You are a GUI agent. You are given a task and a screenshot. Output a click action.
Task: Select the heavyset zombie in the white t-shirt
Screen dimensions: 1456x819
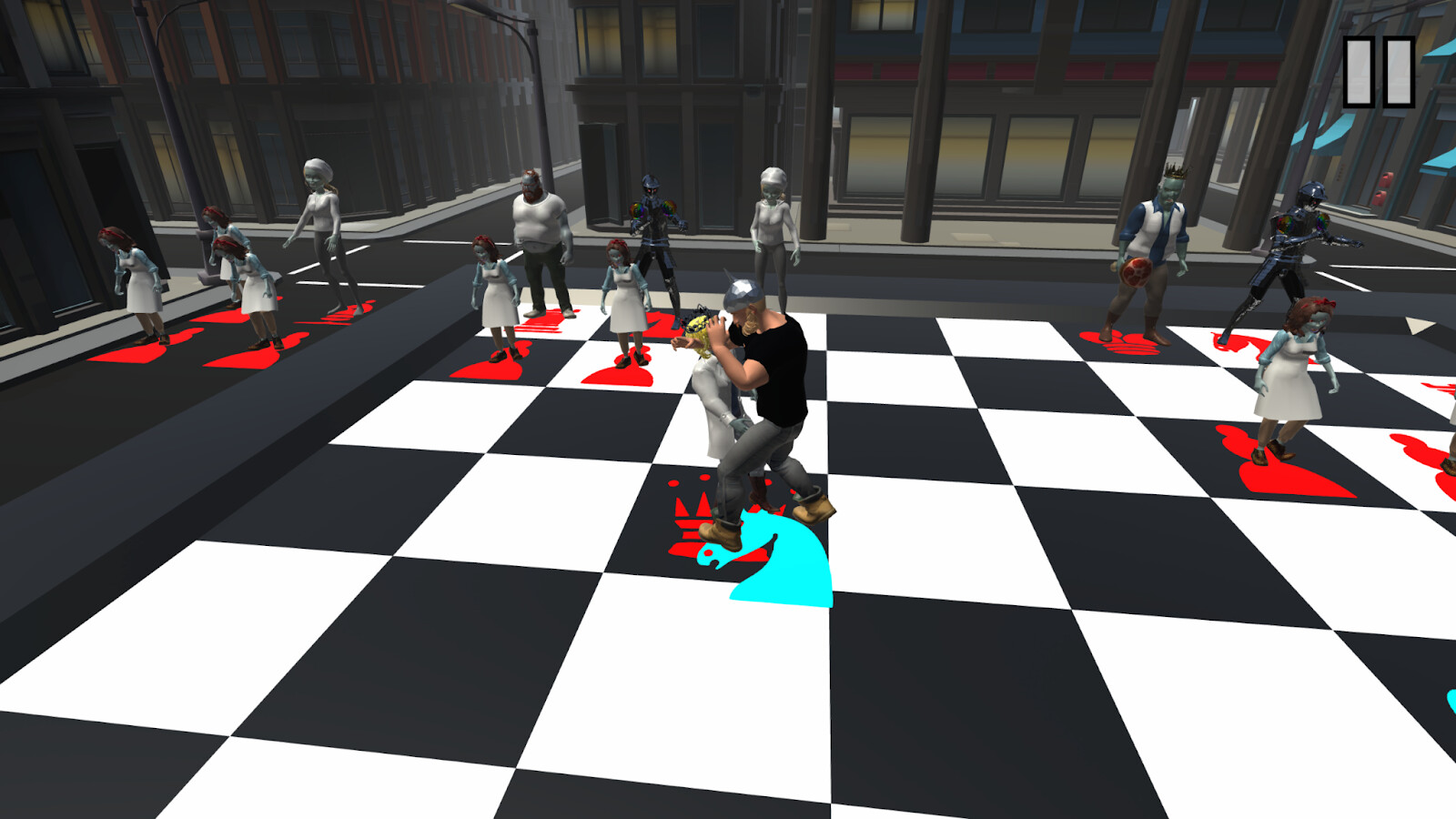(x=541, y=227)
